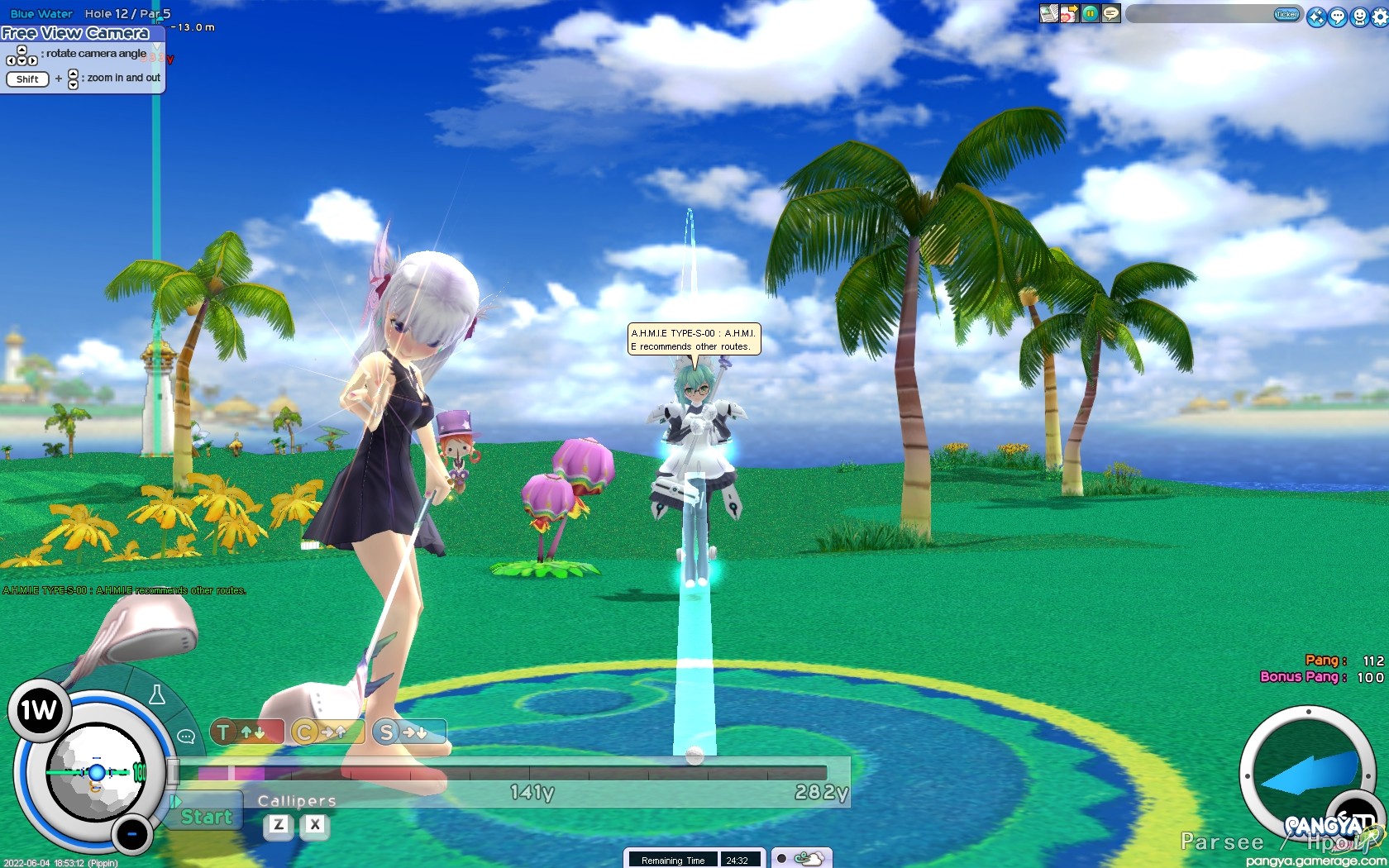Open the round blue chat bubble button
The height and width of the screenshot is (868, 1389).
(1338, 17)
